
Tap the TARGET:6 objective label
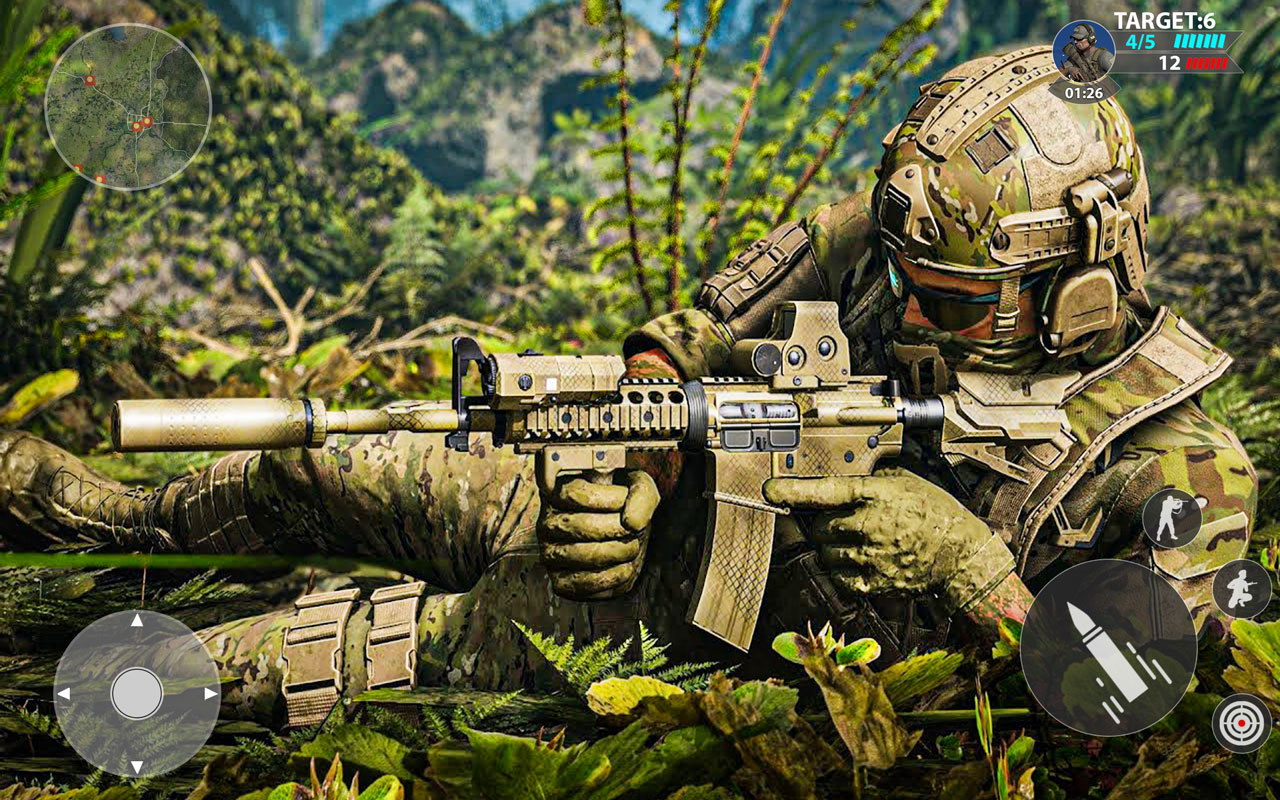(1164, 16)
